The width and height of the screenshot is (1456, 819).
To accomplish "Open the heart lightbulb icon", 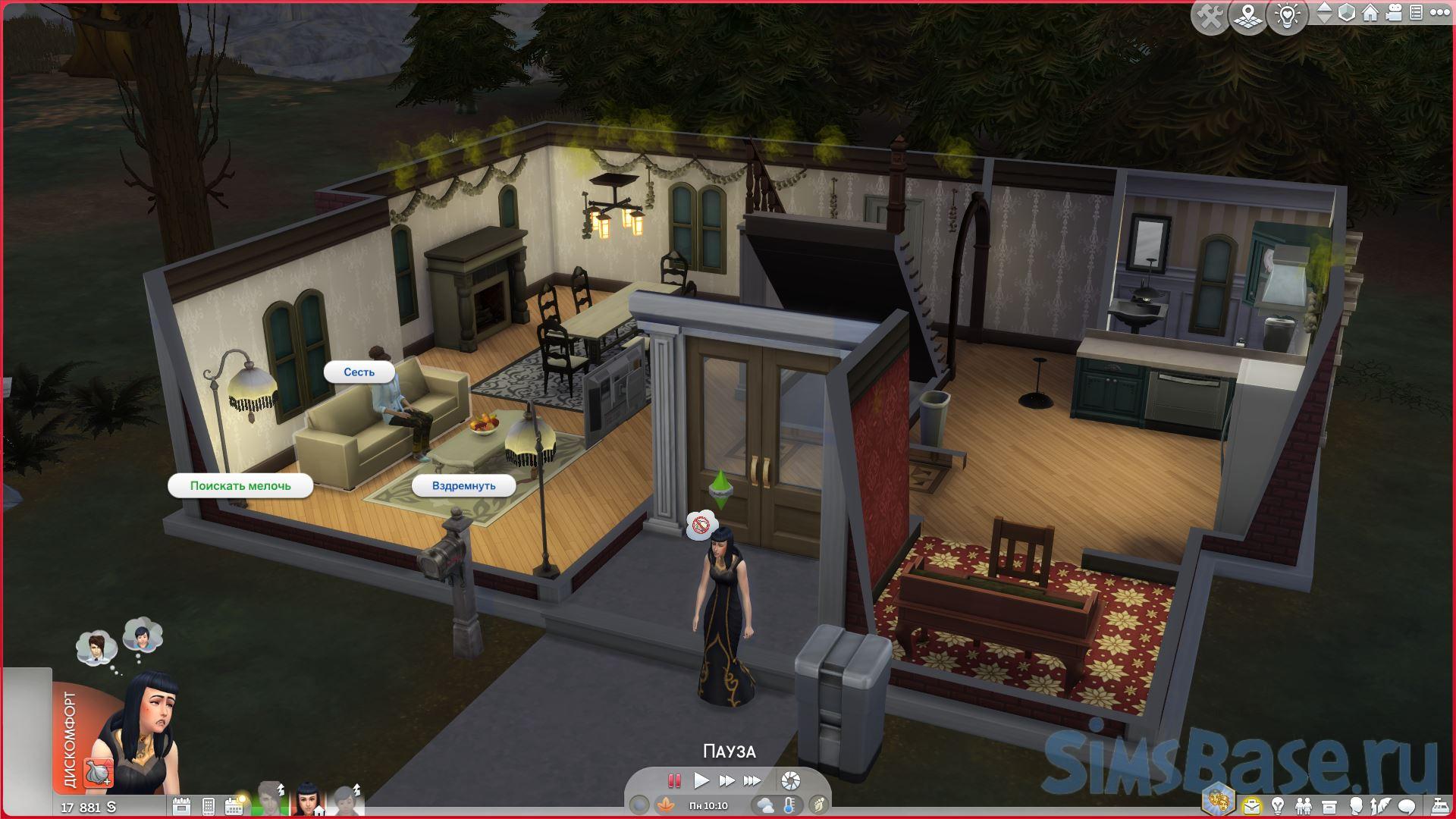I will coord(1287,16).
